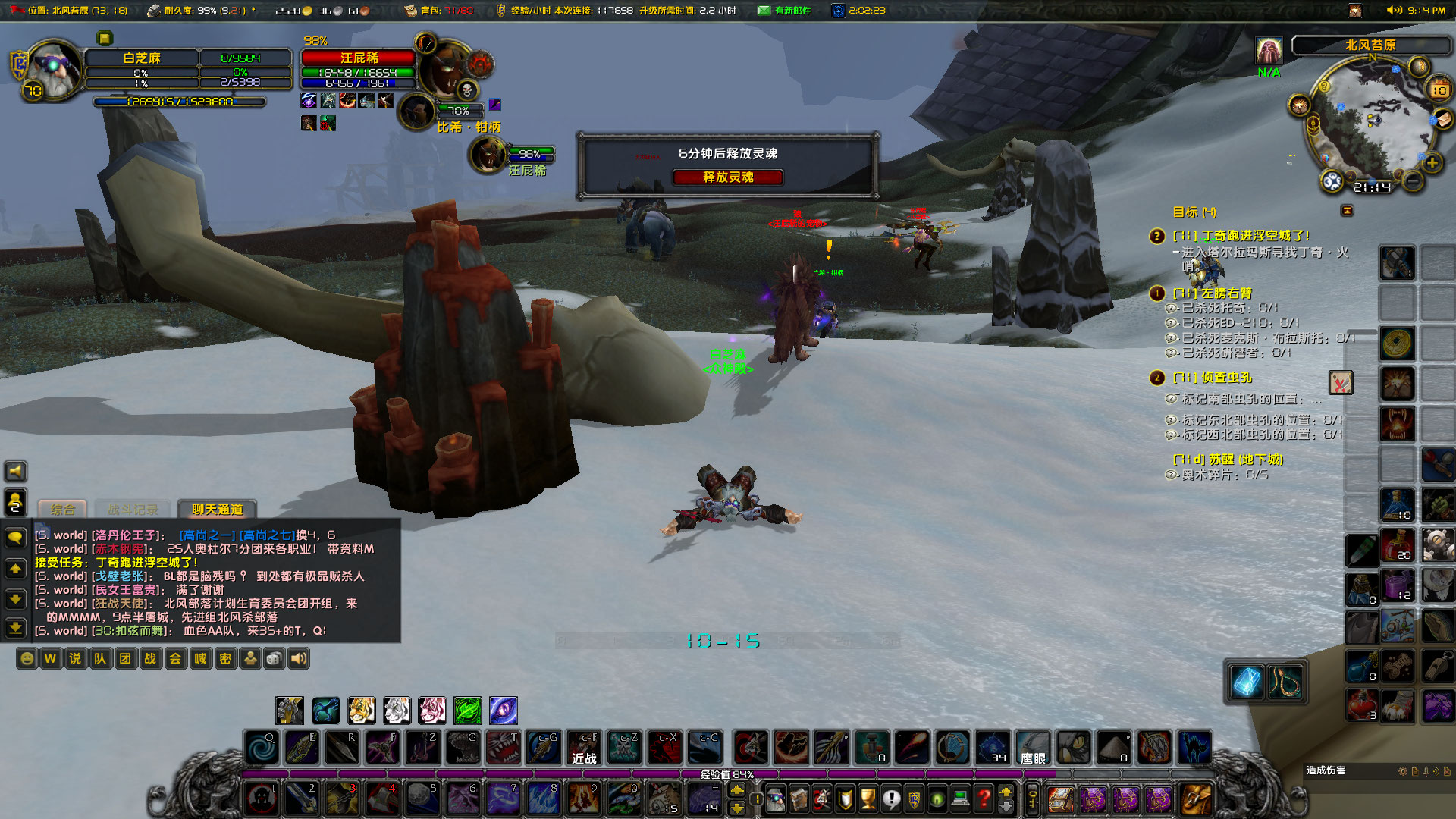Open dungeon finder via the green eye icon
The height and width of the screenshot is (819, 1456).
[937, 799]
